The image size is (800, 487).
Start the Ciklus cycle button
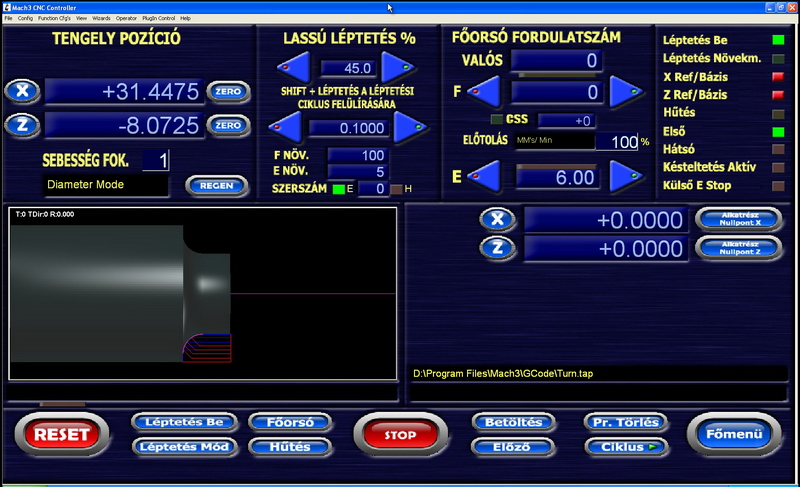tap(625, 447)
